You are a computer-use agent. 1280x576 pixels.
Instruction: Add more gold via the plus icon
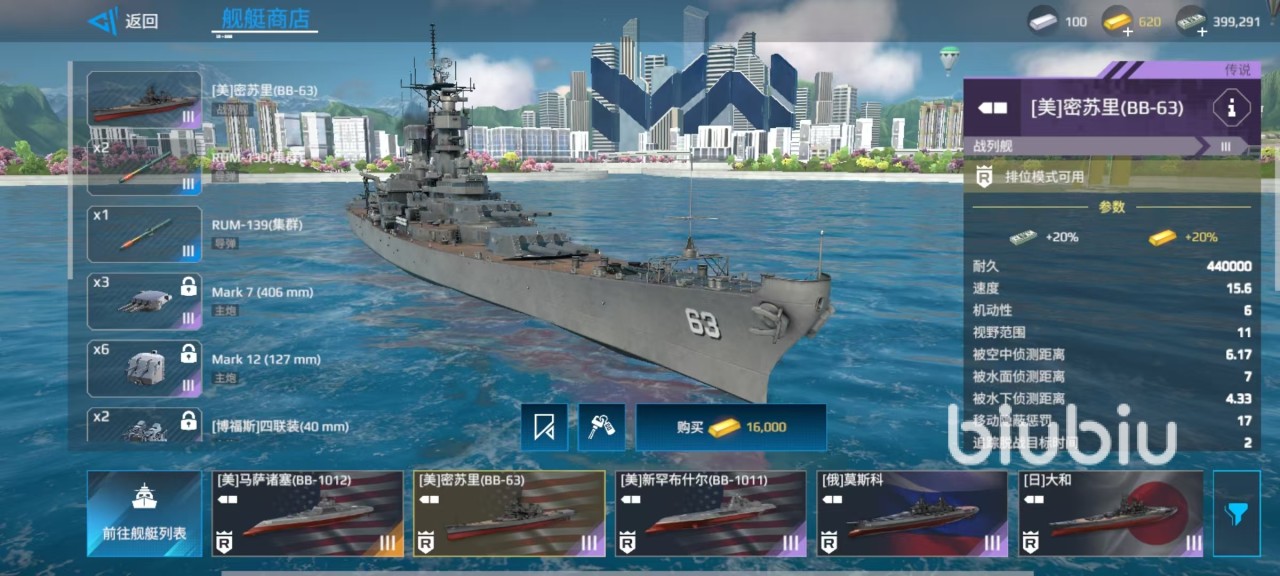click(1127, 30)
